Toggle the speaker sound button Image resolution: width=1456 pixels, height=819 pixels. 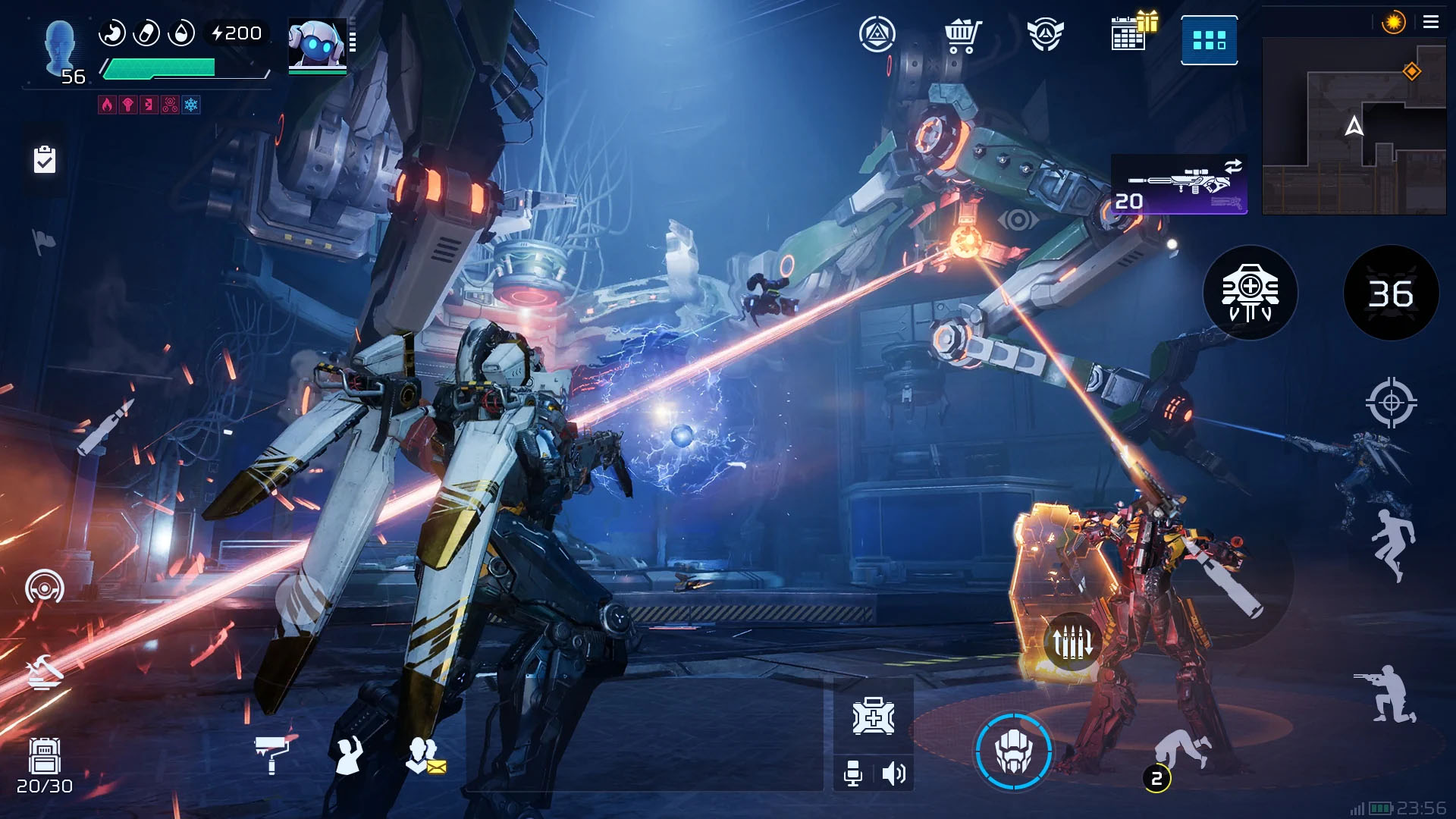894,773
